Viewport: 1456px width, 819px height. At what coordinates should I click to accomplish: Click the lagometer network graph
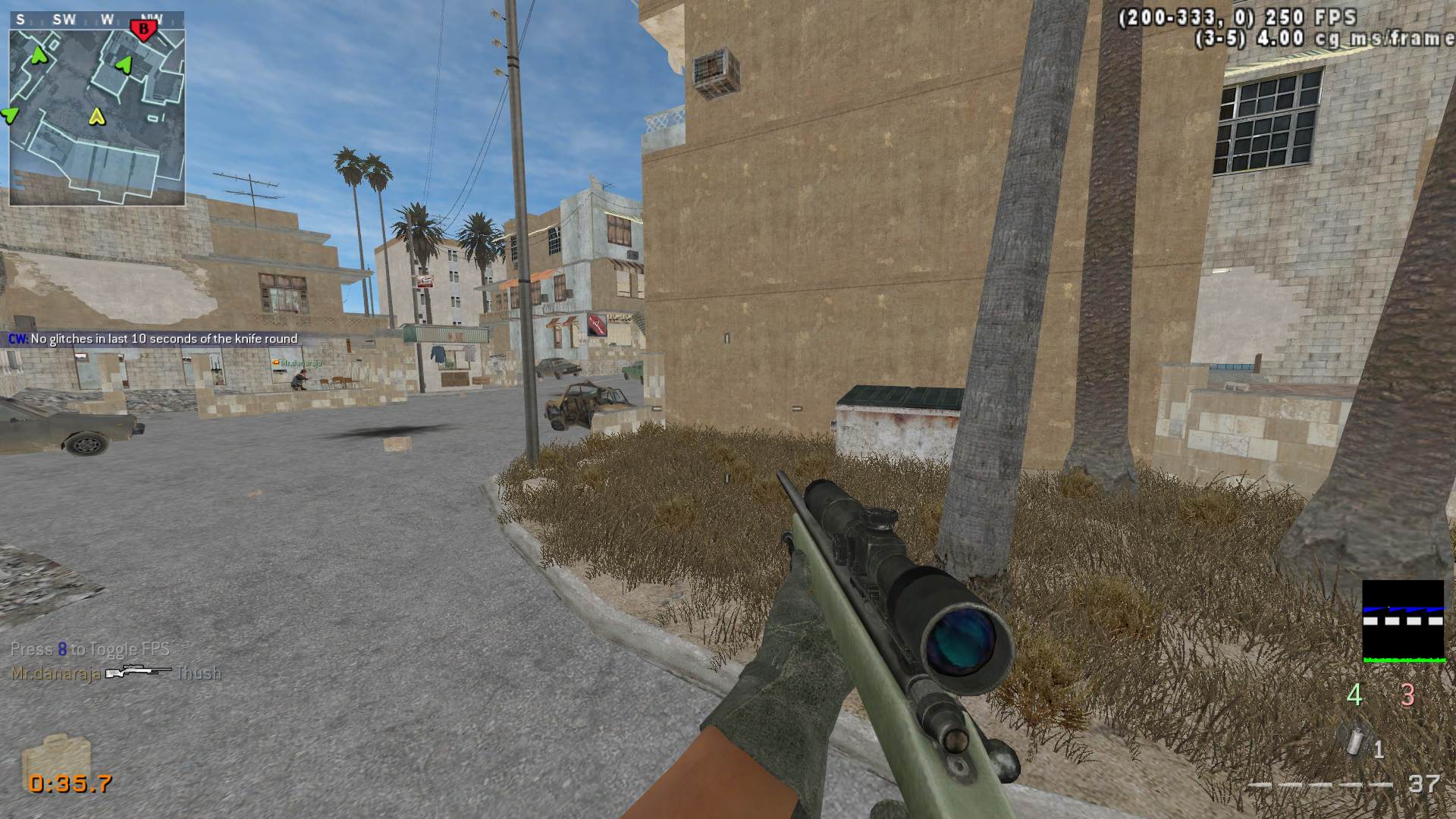(x=1402, y=621)
